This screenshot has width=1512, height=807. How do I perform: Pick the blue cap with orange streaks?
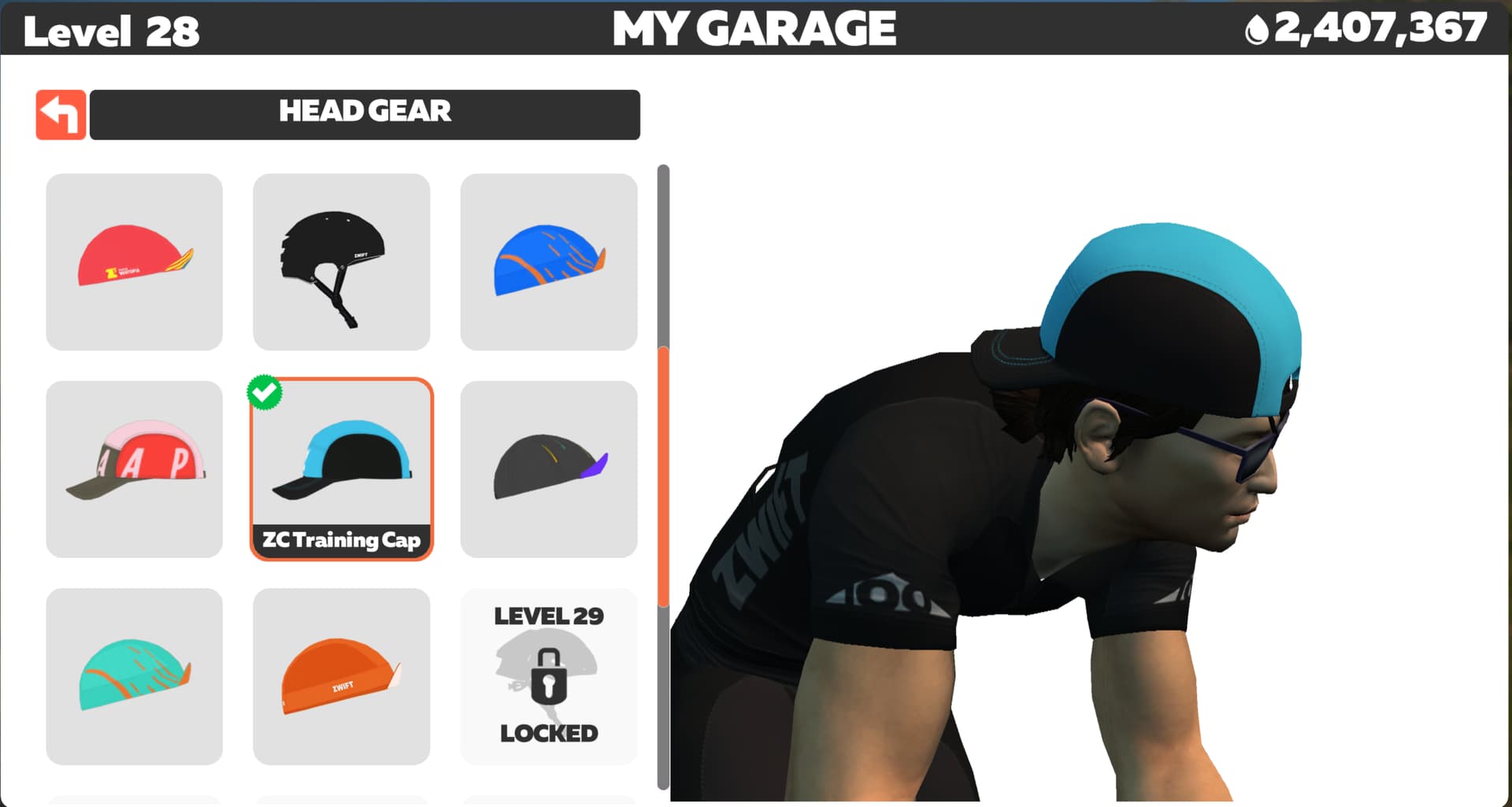click(549, 261)
